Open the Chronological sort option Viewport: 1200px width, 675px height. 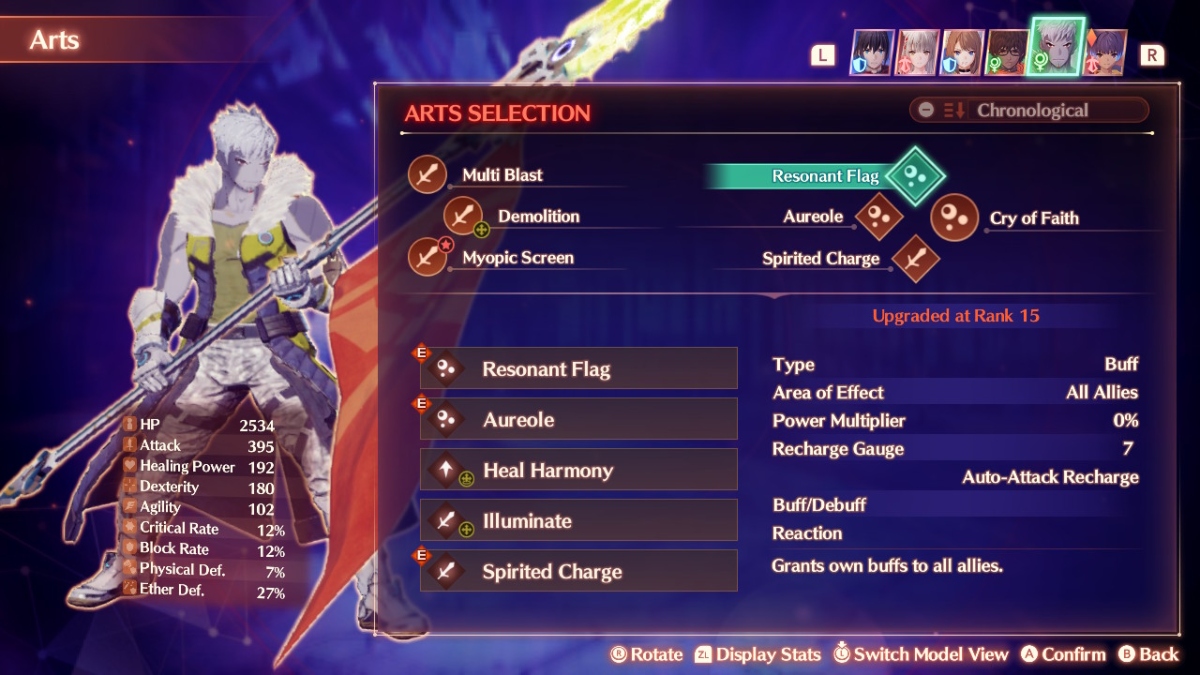1029,110
